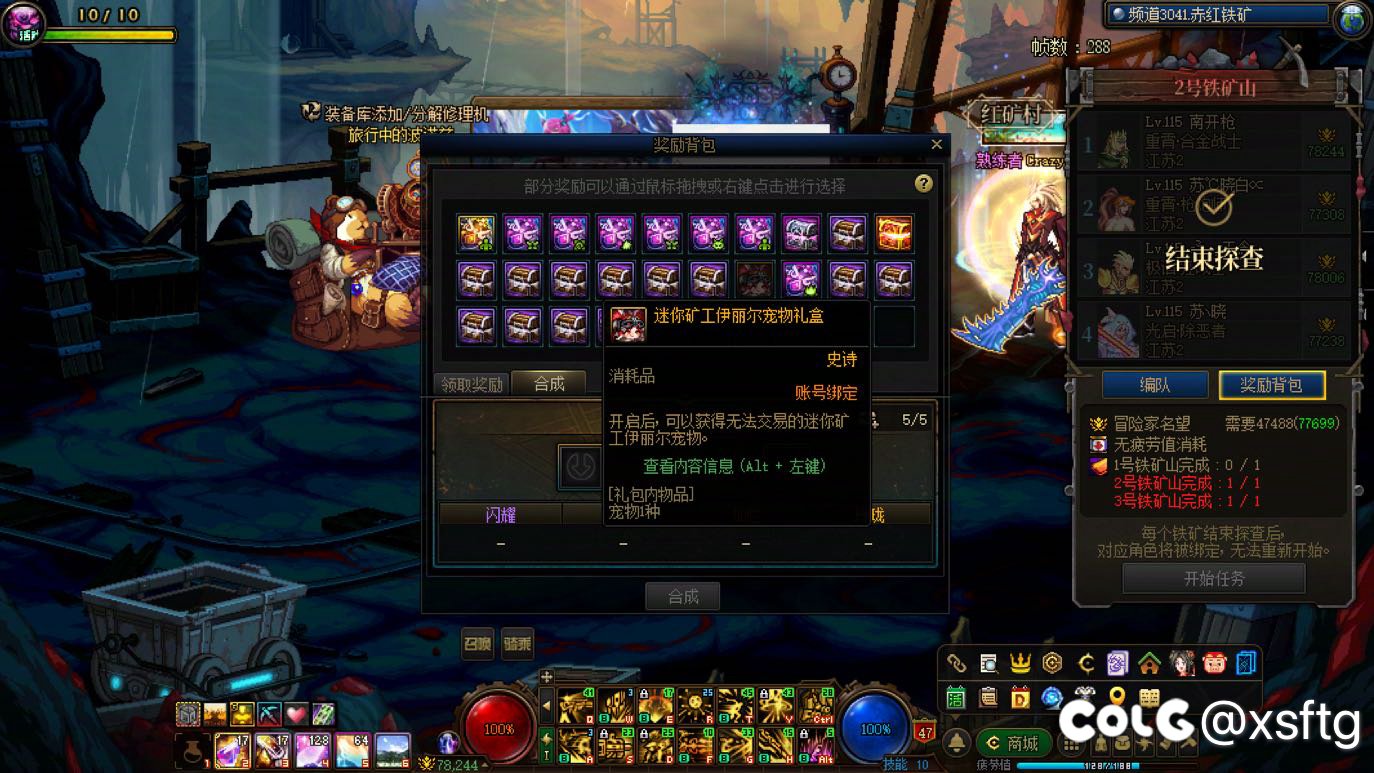Click the 合成 synthesize button

point(682,597)
